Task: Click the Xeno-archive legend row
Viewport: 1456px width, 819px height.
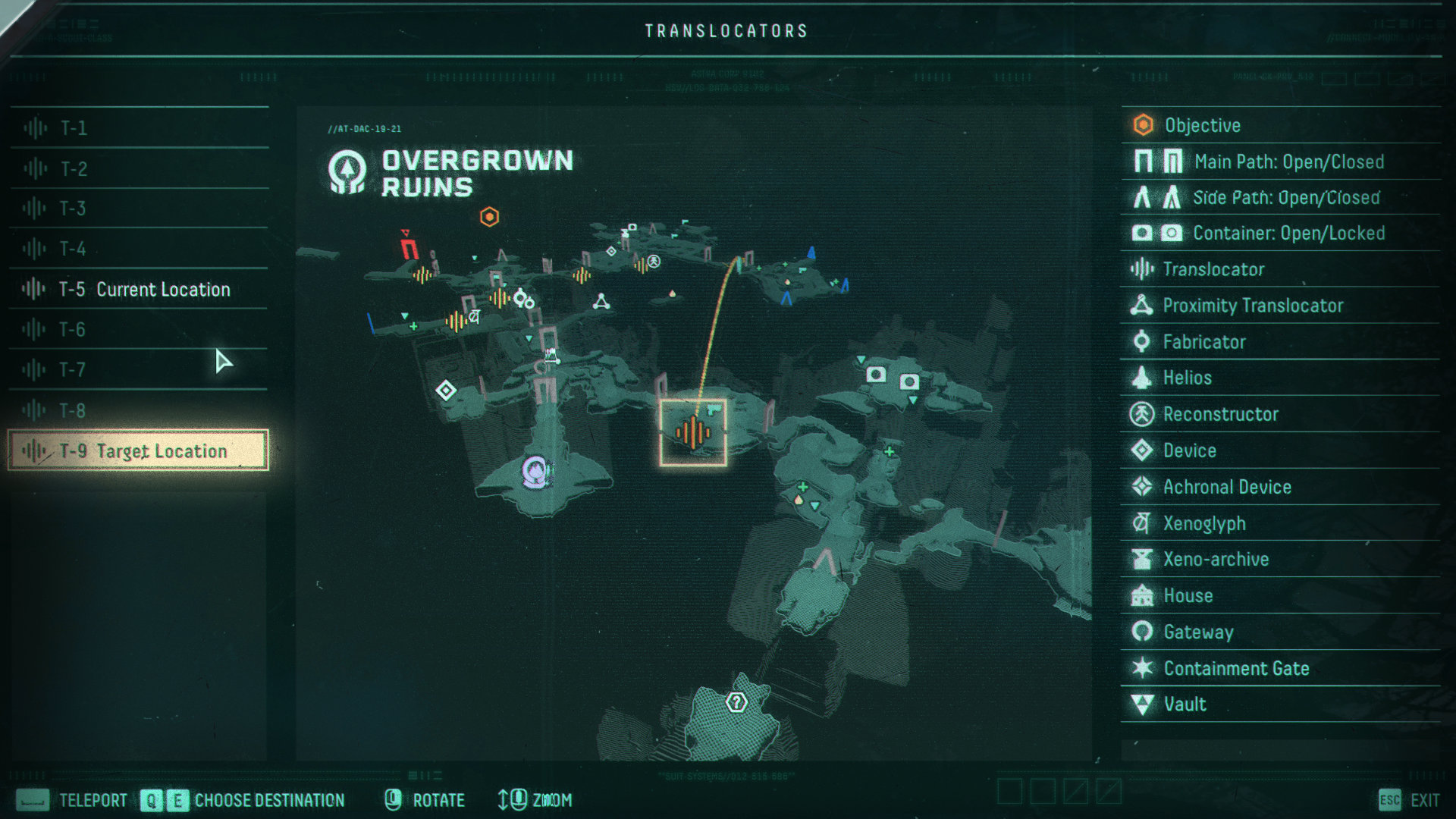Action: click(x=1216, y=559)
